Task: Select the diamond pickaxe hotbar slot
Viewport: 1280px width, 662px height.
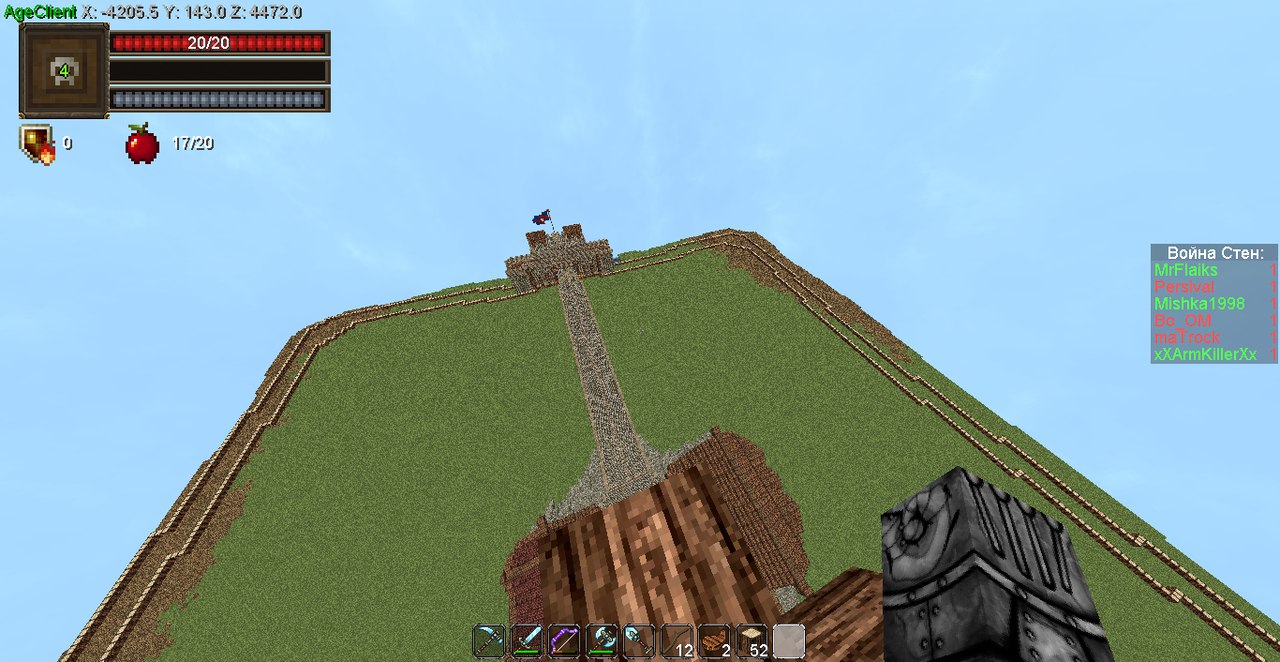Action: [489, 641]
